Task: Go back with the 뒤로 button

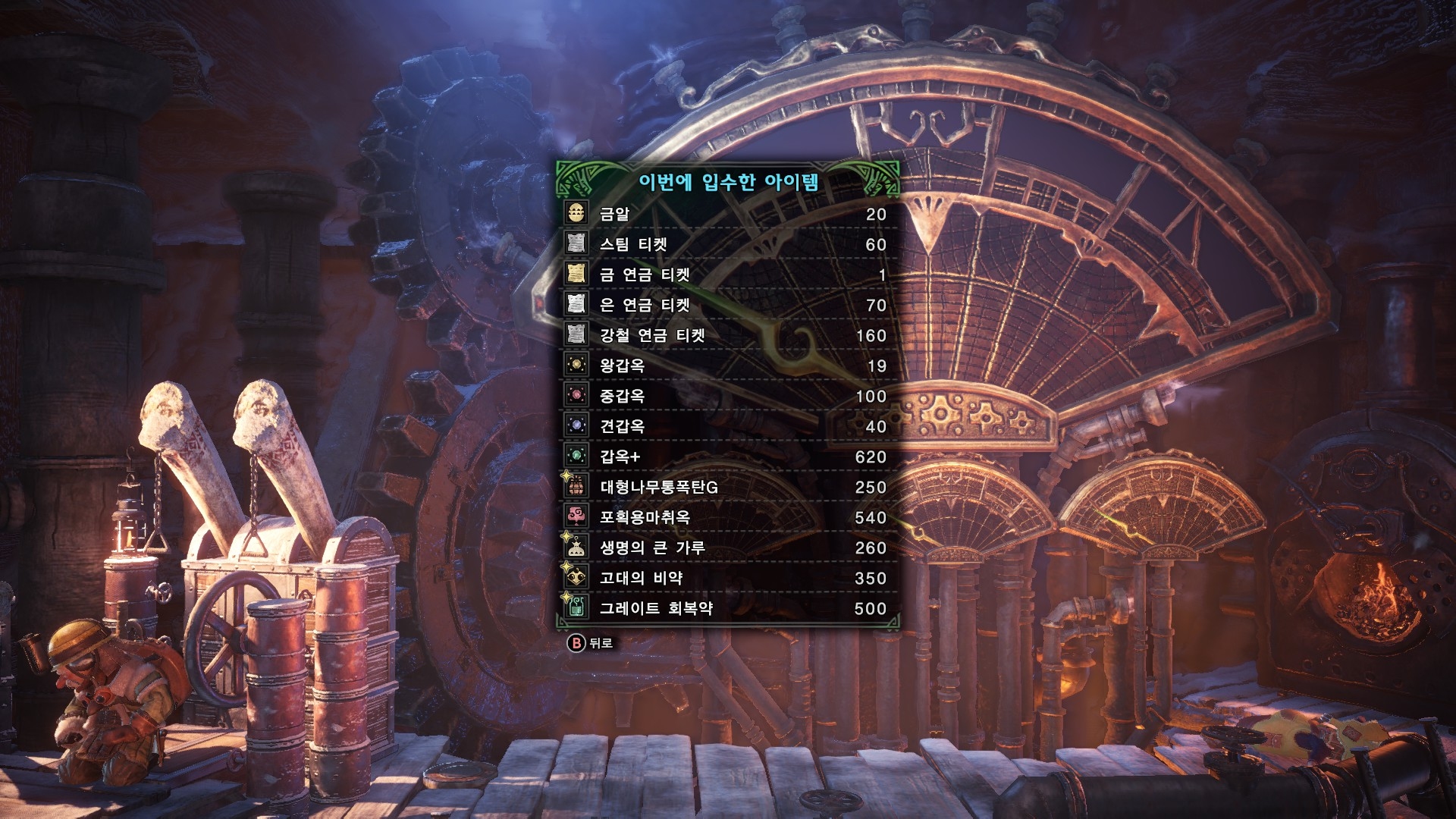Action: point(591,643)
